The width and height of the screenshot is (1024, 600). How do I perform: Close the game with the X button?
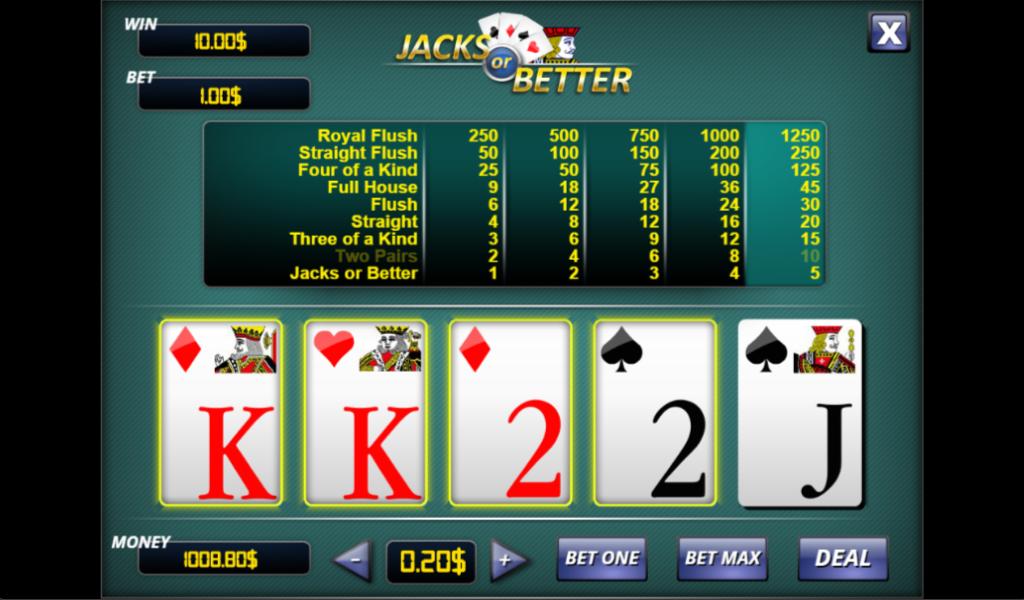click(x=887, y=32)
